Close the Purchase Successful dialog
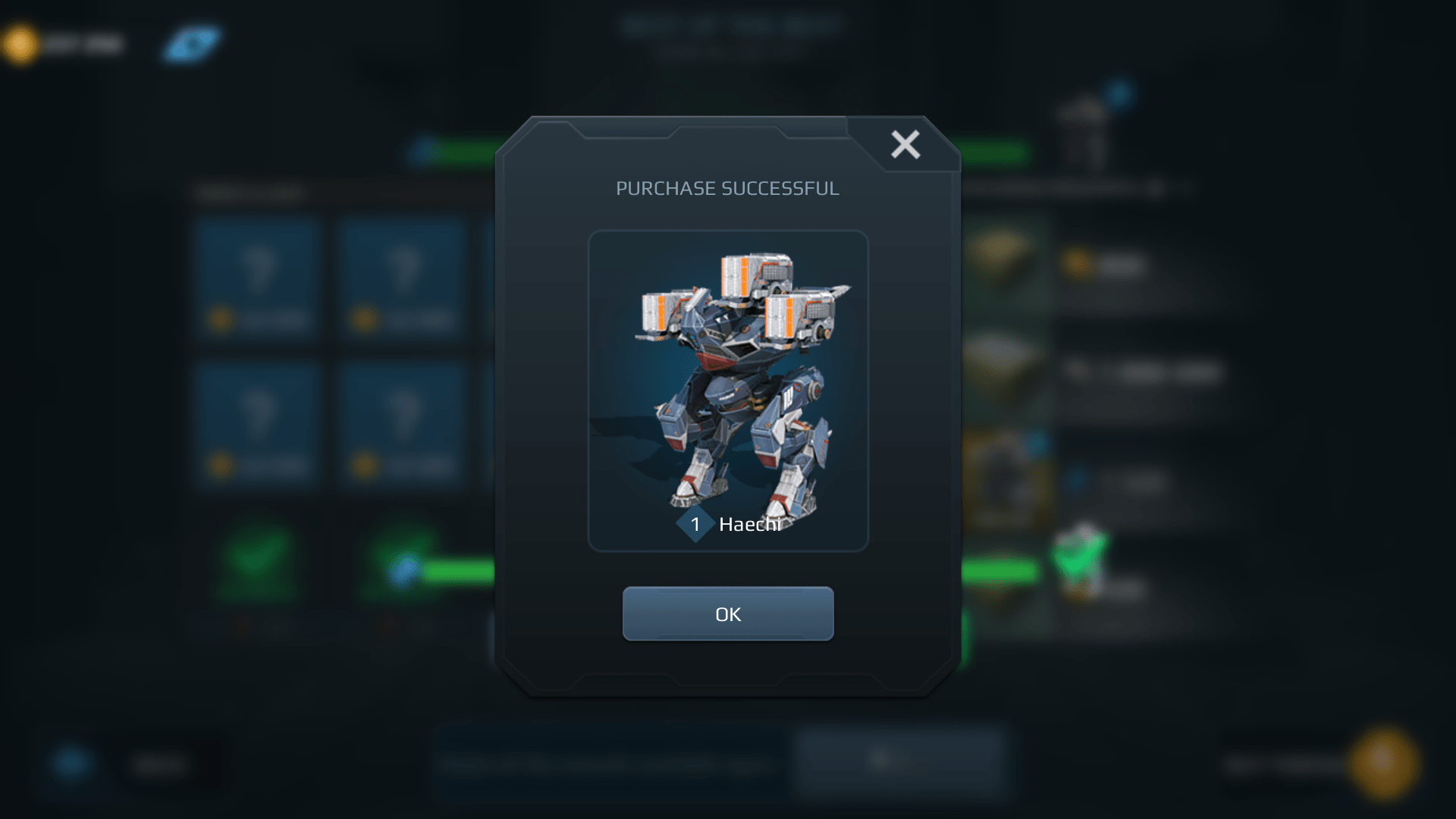The height and width of the screenshot is (819, 1456). tap(904, 145)
